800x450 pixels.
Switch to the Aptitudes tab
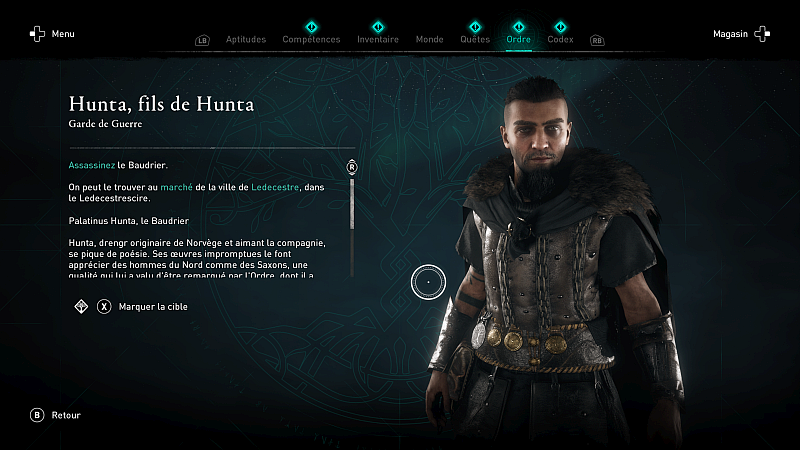tap(246, 40)
